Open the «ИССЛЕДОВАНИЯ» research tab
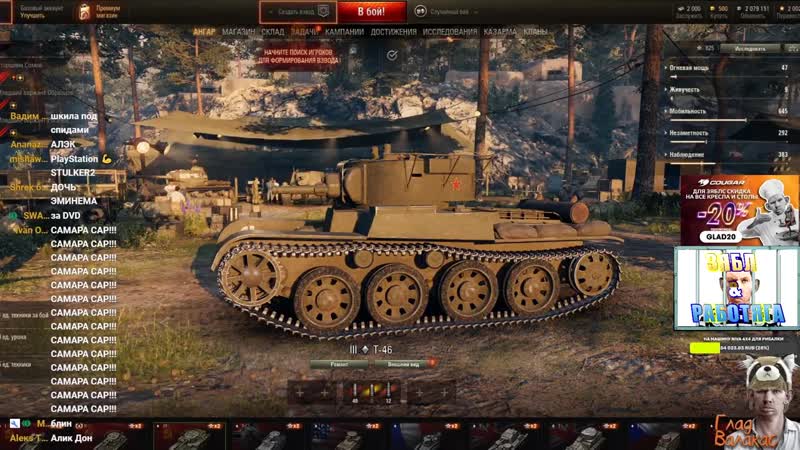This screenshot has width=800, height=450. [x=449, y=32]
